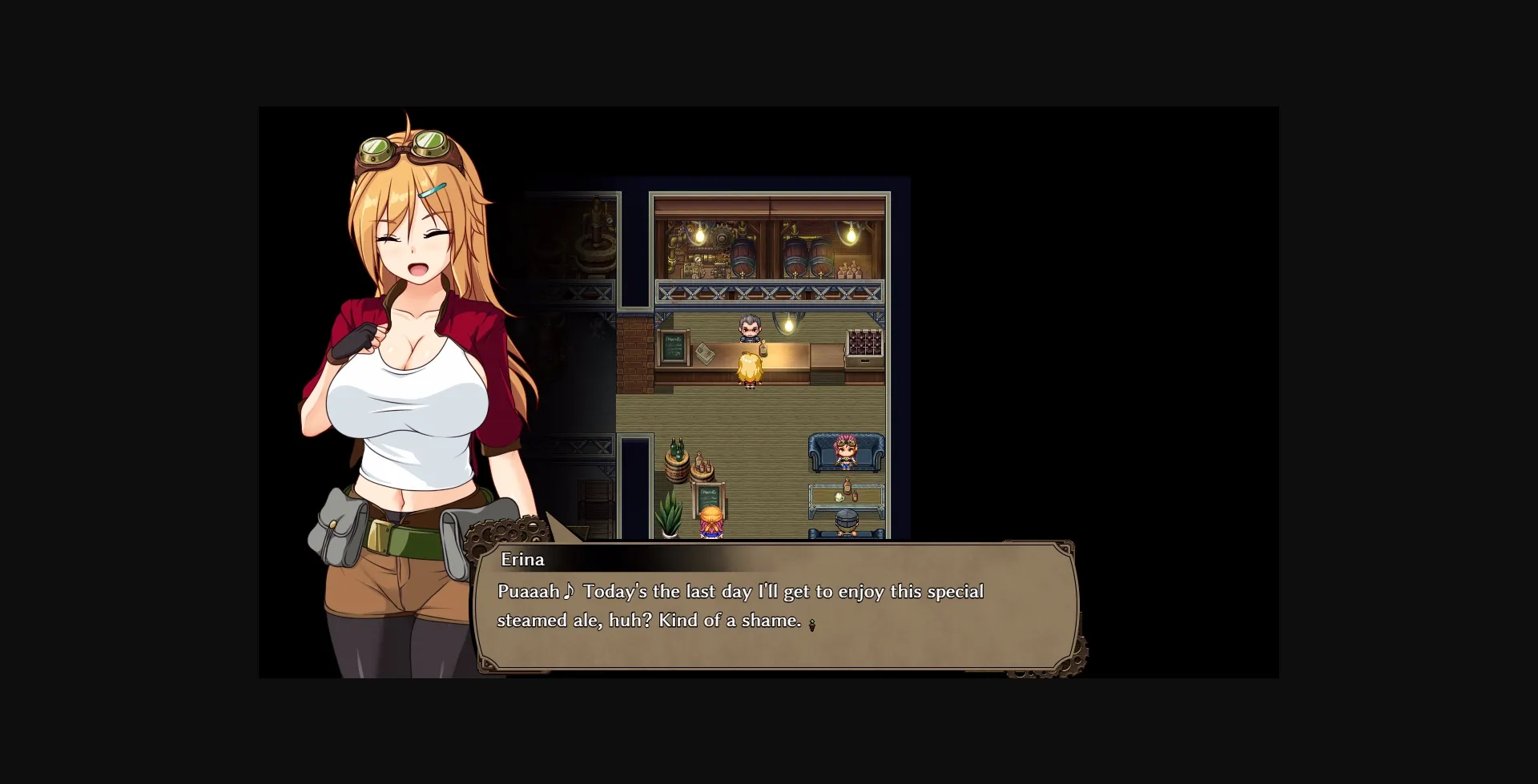Click Erina's goggles on her head
Viewport: 1538px width, 784px height.
point(405,148)
